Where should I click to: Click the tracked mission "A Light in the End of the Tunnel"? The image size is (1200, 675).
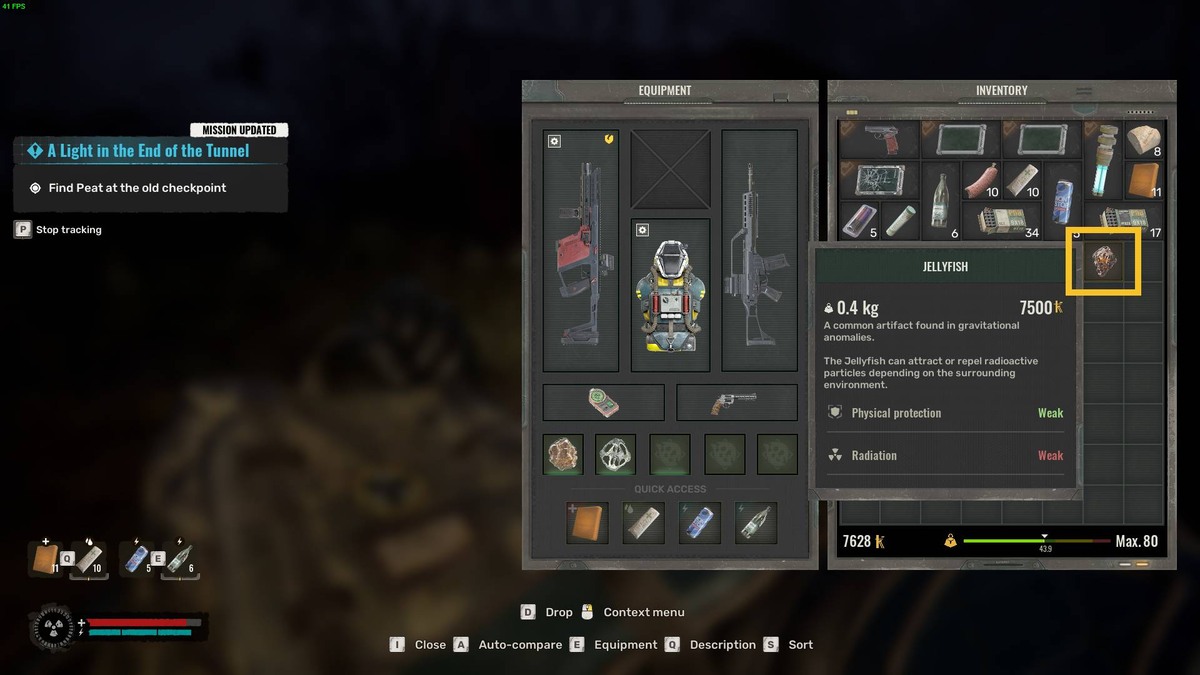coord(149,151)
